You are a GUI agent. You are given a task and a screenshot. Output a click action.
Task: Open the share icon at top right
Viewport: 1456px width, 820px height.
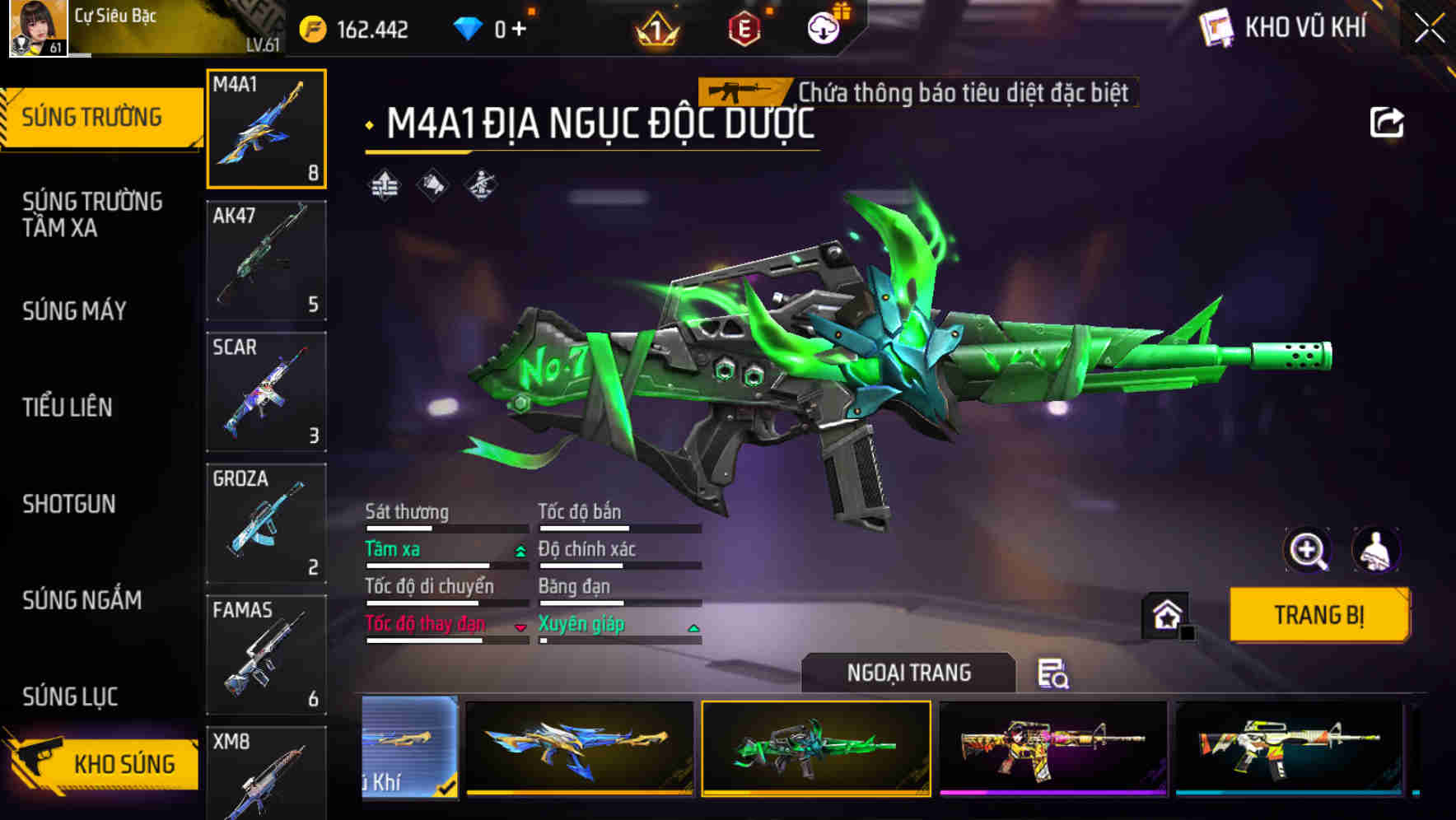click(x=1388, y=122)
